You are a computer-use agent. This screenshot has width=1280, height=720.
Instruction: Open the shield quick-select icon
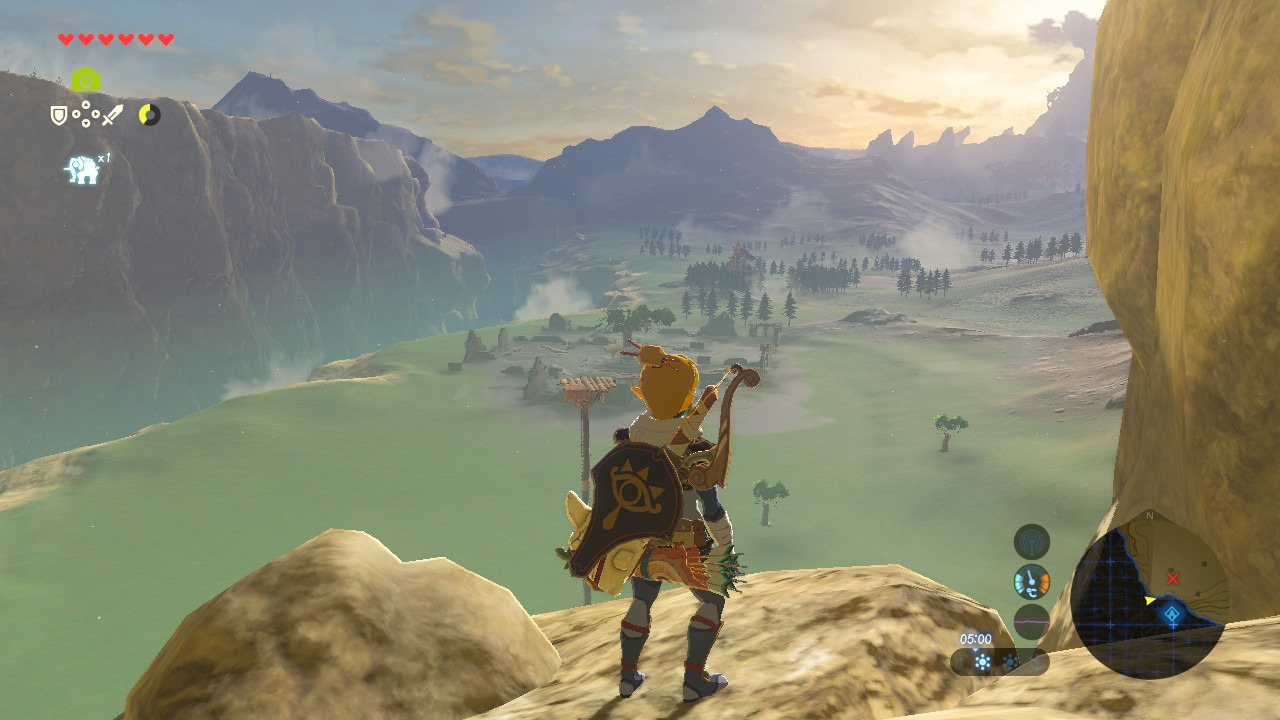(x=59, y=116)
